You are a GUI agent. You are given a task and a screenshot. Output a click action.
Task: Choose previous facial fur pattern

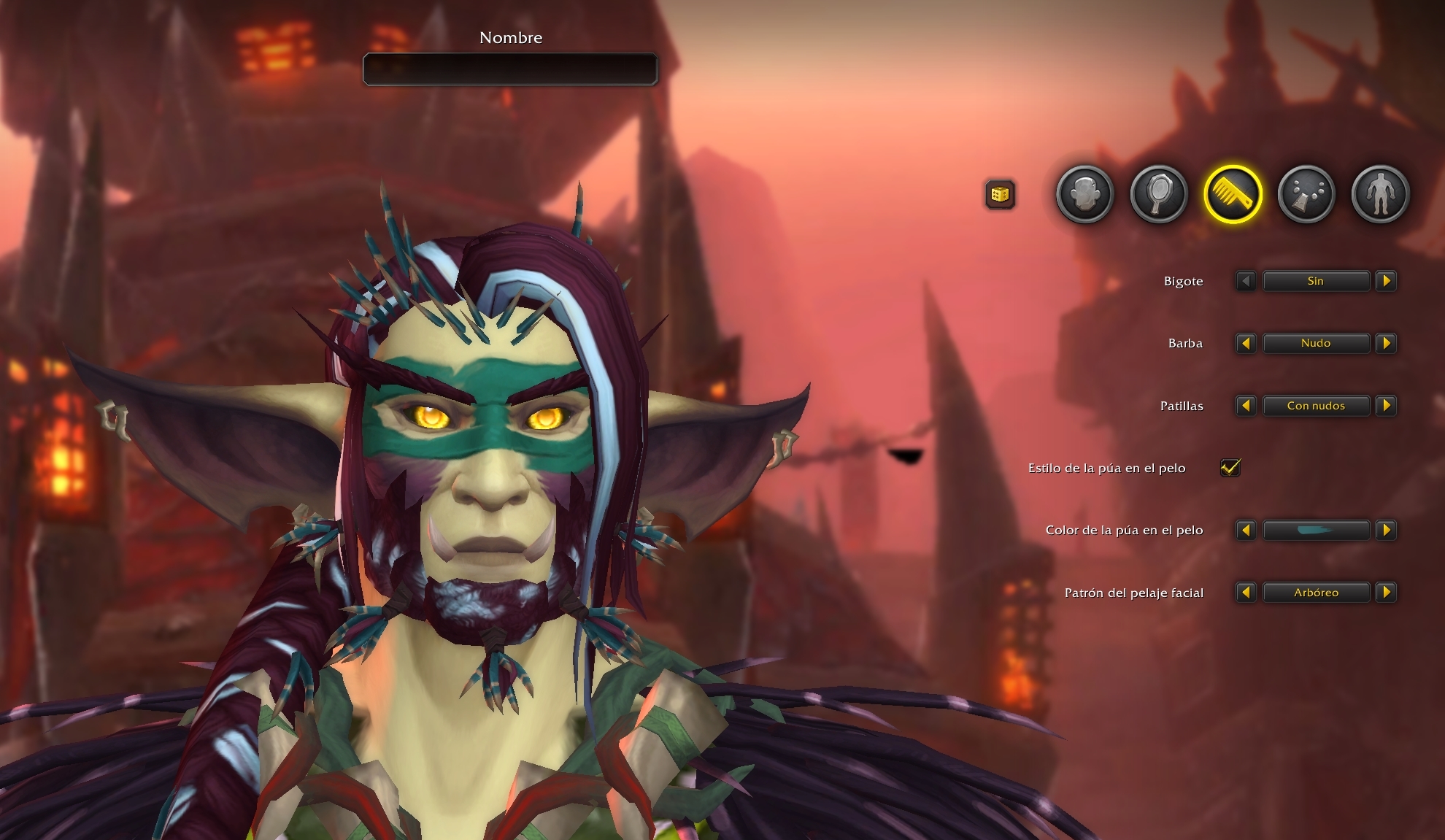tap(1246, 593)
